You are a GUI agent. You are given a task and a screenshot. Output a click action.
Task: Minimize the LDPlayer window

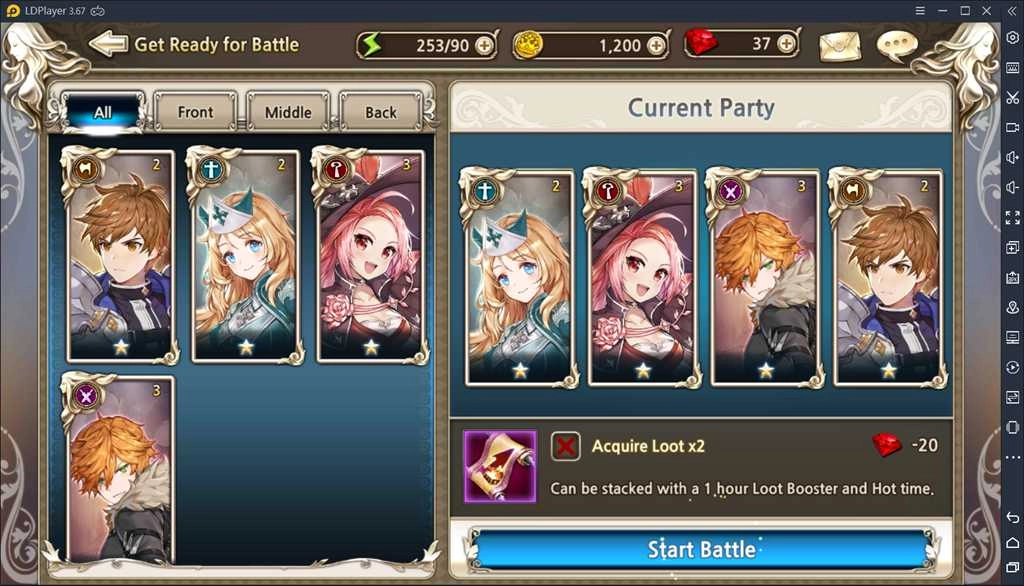(942, 10)
